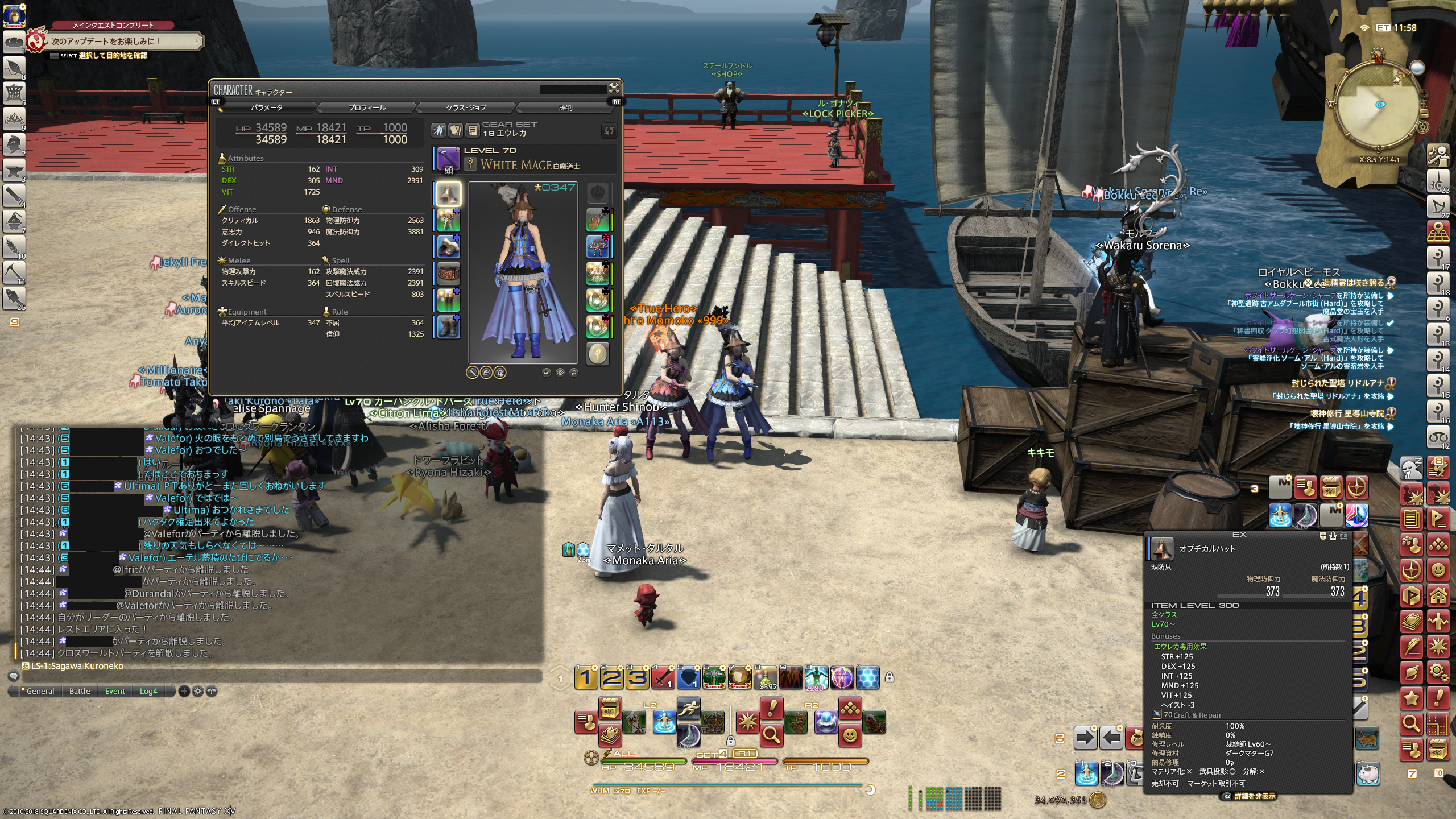Switch chat to the Battle tab
This screenshot has width=1456, height=819.
[x=80, y=691]
